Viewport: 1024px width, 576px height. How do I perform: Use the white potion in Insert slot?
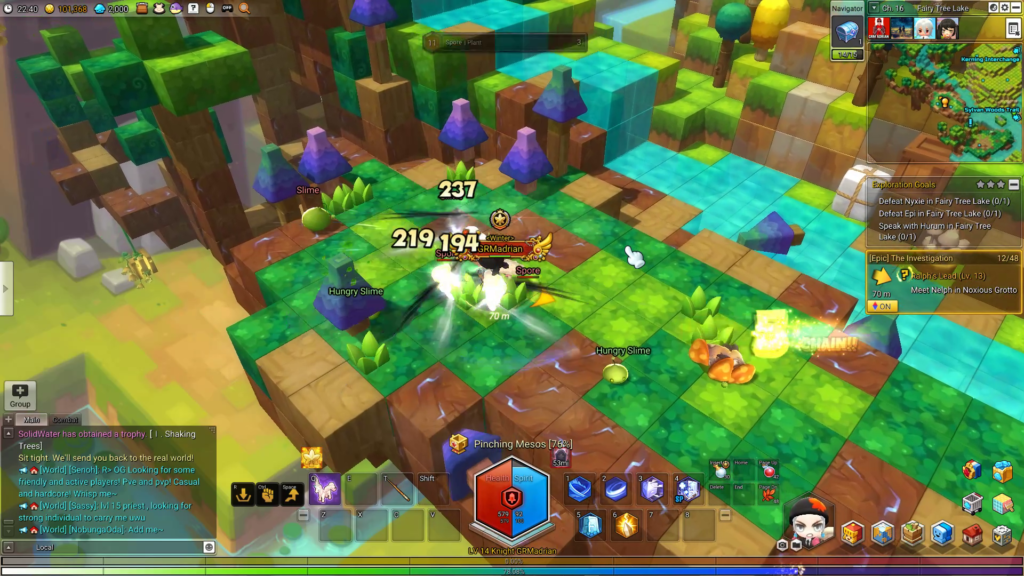719,472
